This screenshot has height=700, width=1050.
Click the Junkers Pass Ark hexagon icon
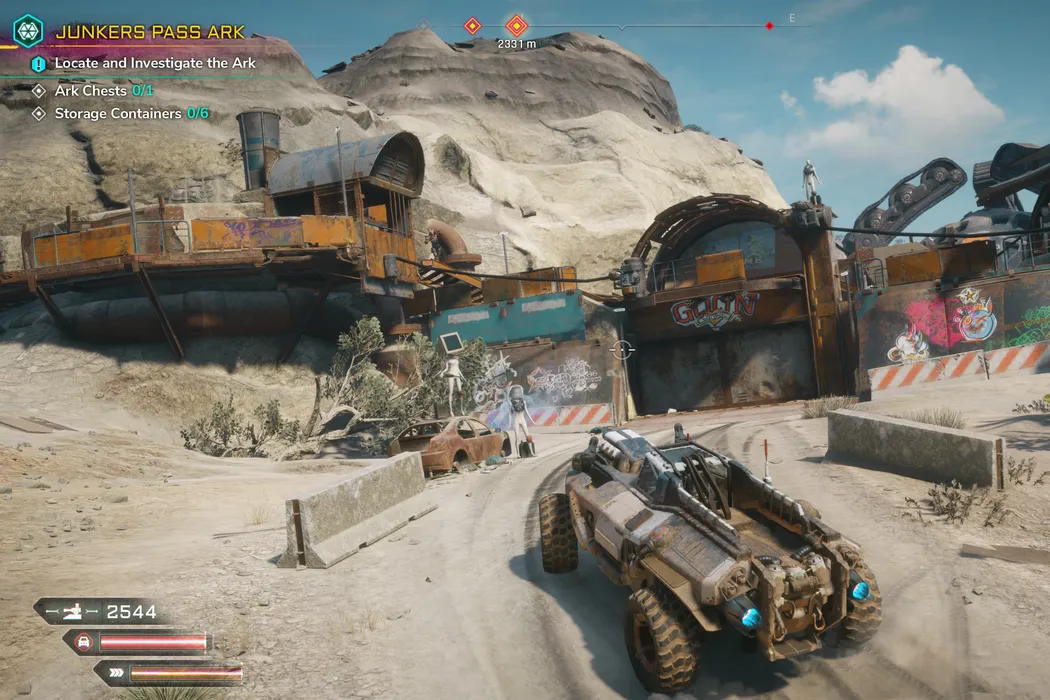pyautogui.click(x=27, y=30)
